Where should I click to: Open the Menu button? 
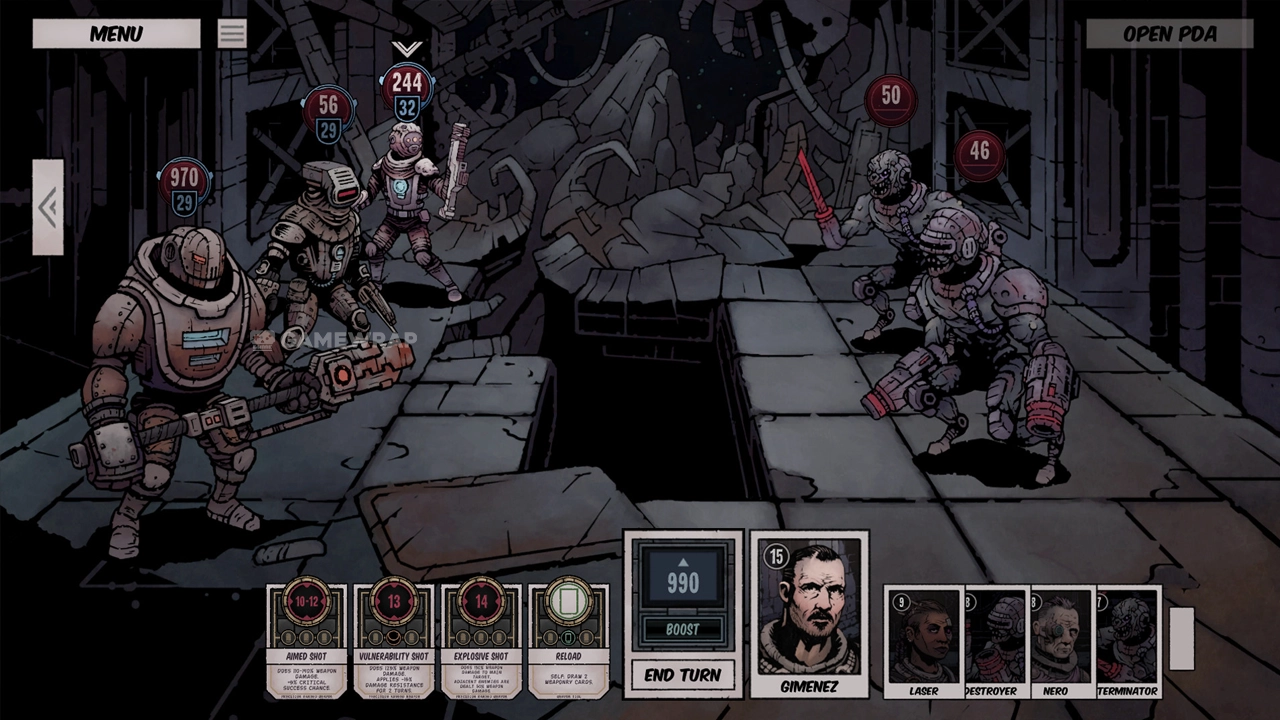point(116,34)
